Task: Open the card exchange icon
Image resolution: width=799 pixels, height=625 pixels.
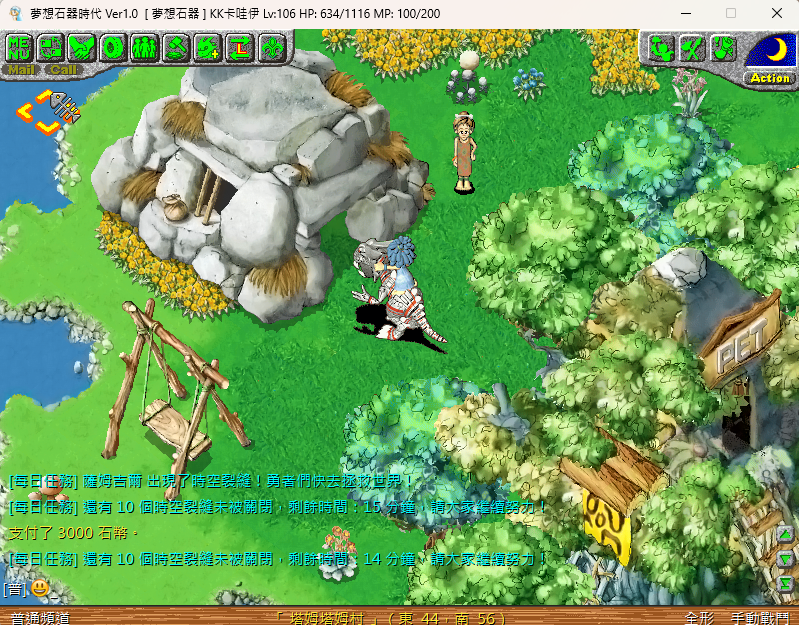Action: [51, 46]
